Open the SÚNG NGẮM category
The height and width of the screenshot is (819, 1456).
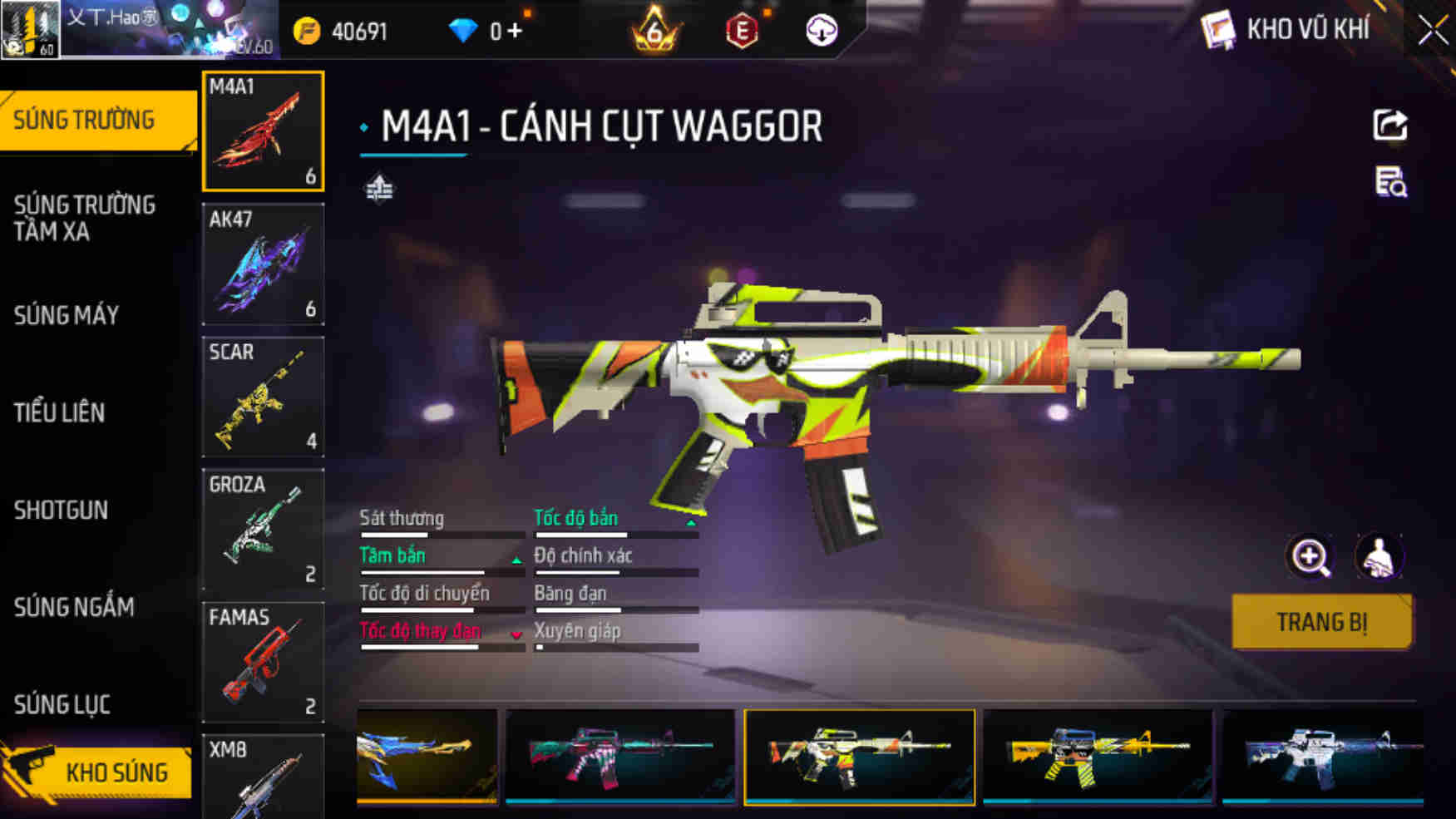74,607
